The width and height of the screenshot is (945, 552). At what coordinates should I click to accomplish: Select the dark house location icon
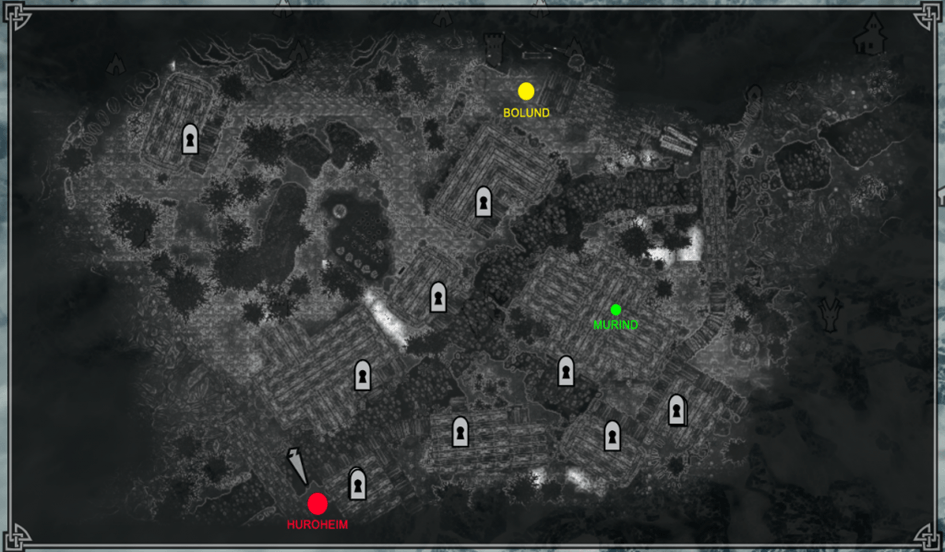pos(869,36)
